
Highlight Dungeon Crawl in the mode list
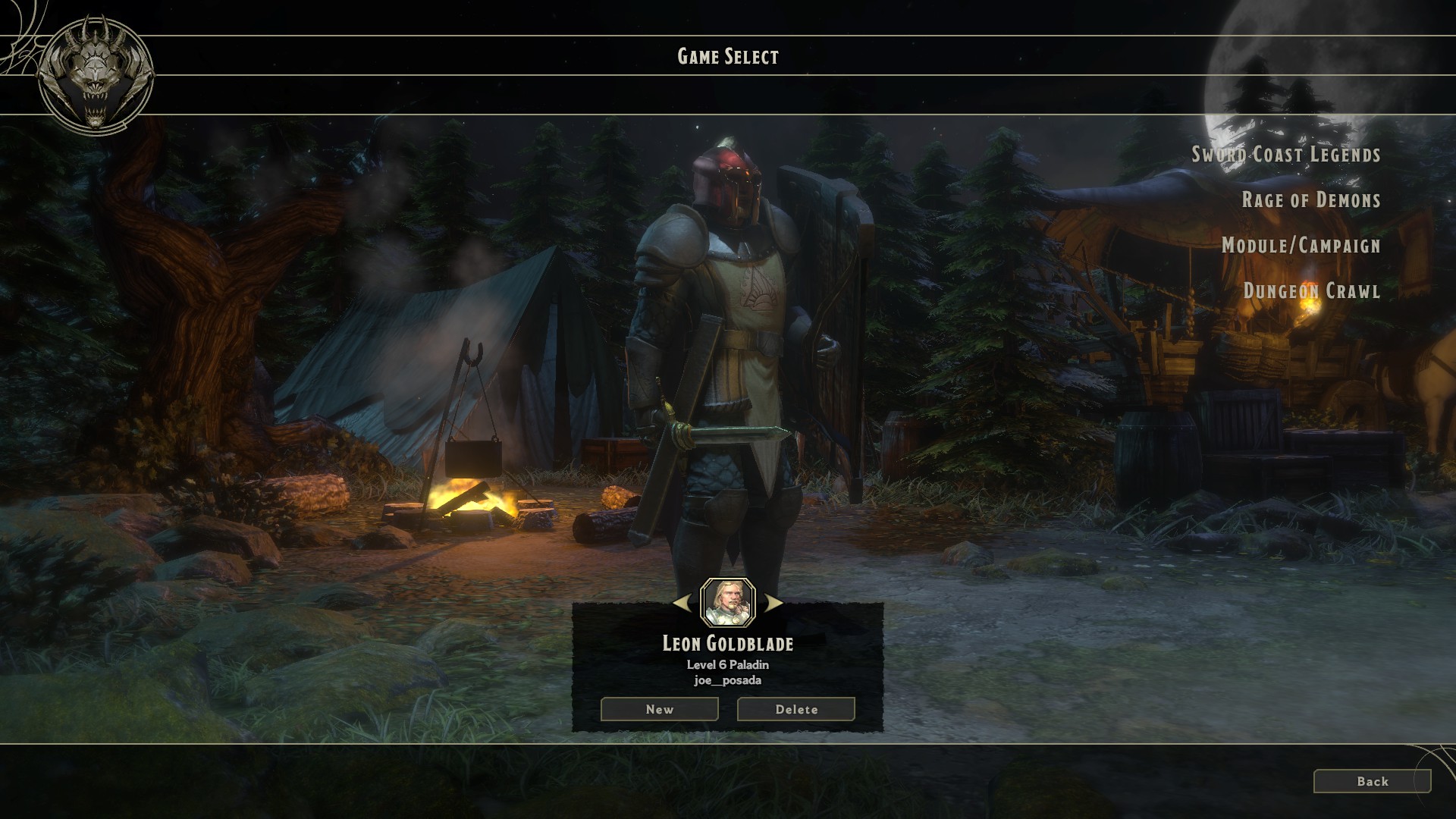point(1312,292)
